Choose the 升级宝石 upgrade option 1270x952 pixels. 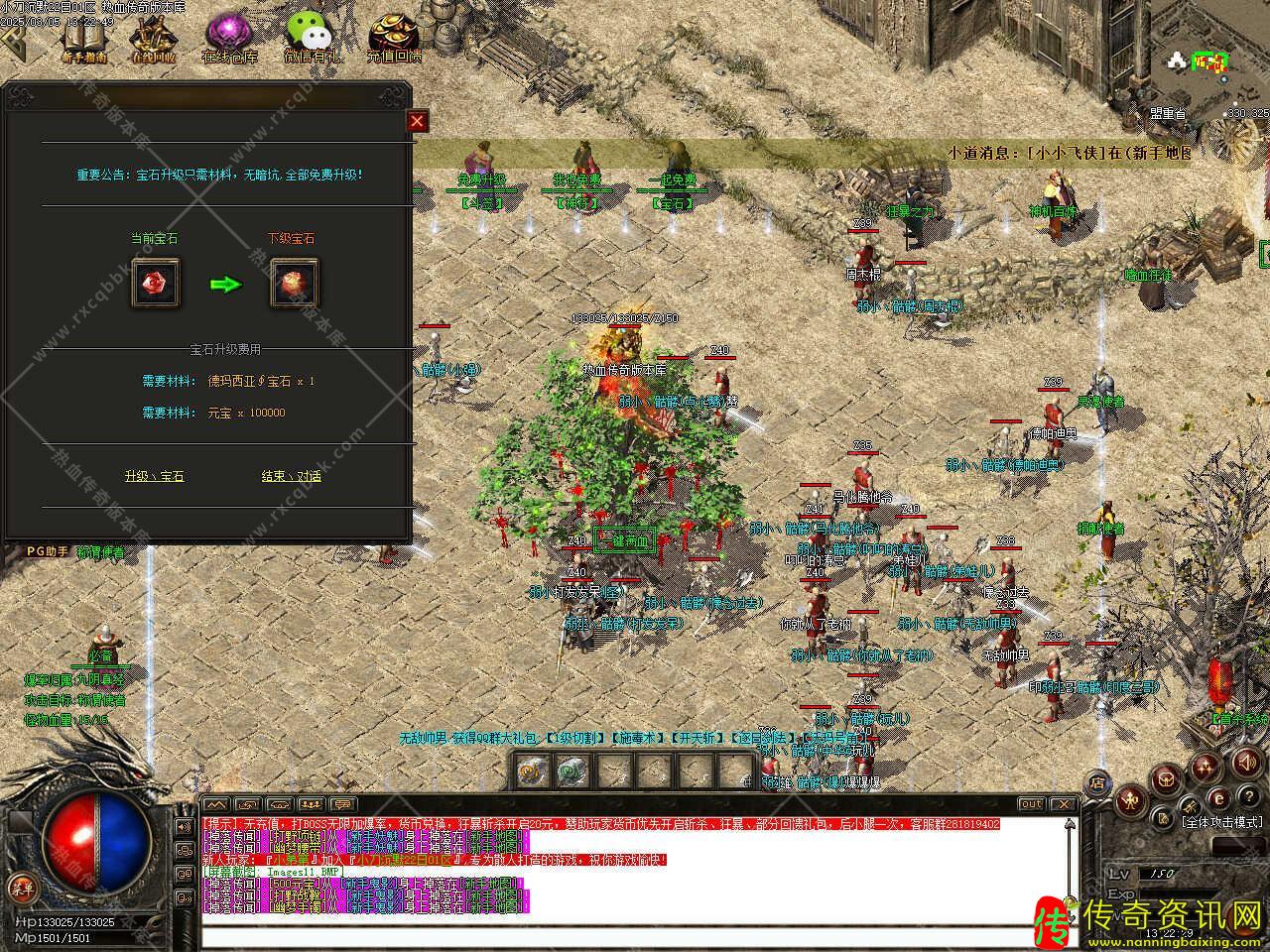(x=154, y=476)
